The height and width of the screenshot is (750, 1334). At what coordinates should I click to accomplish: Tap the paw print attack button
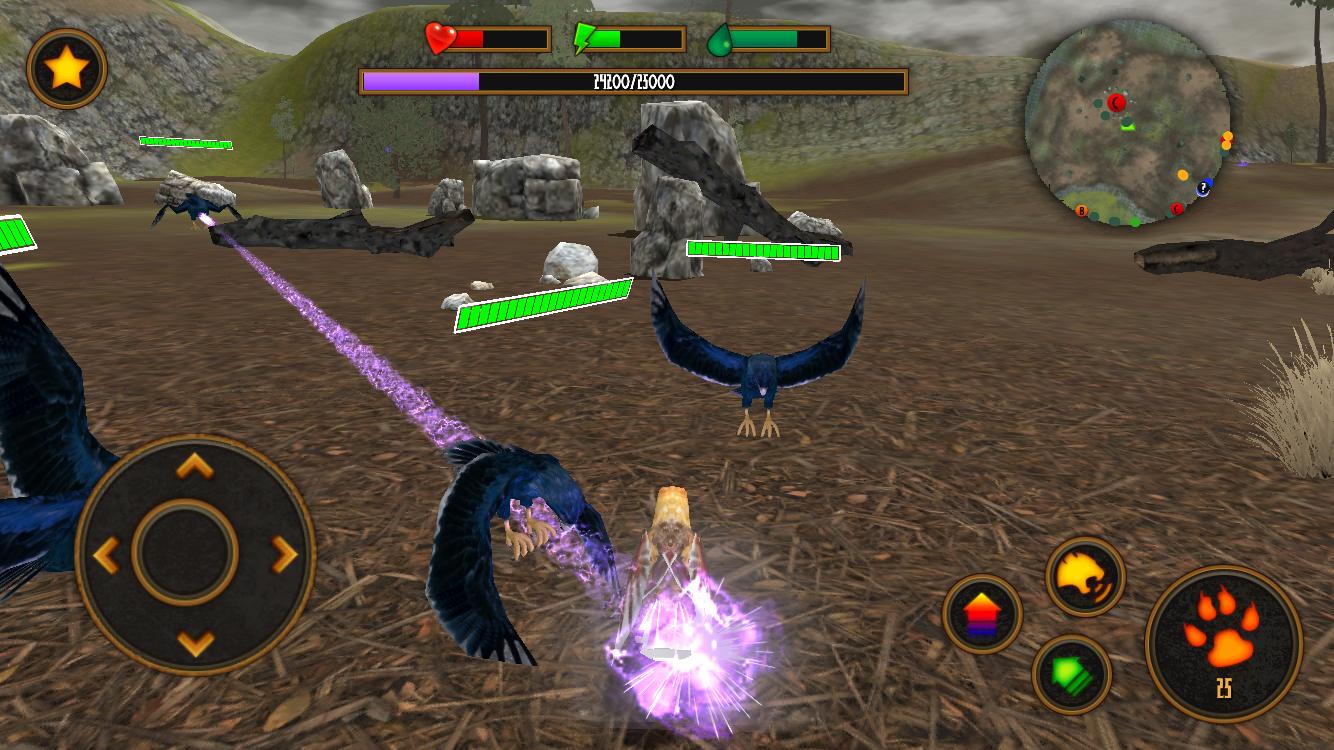(x=1223, y=643)
